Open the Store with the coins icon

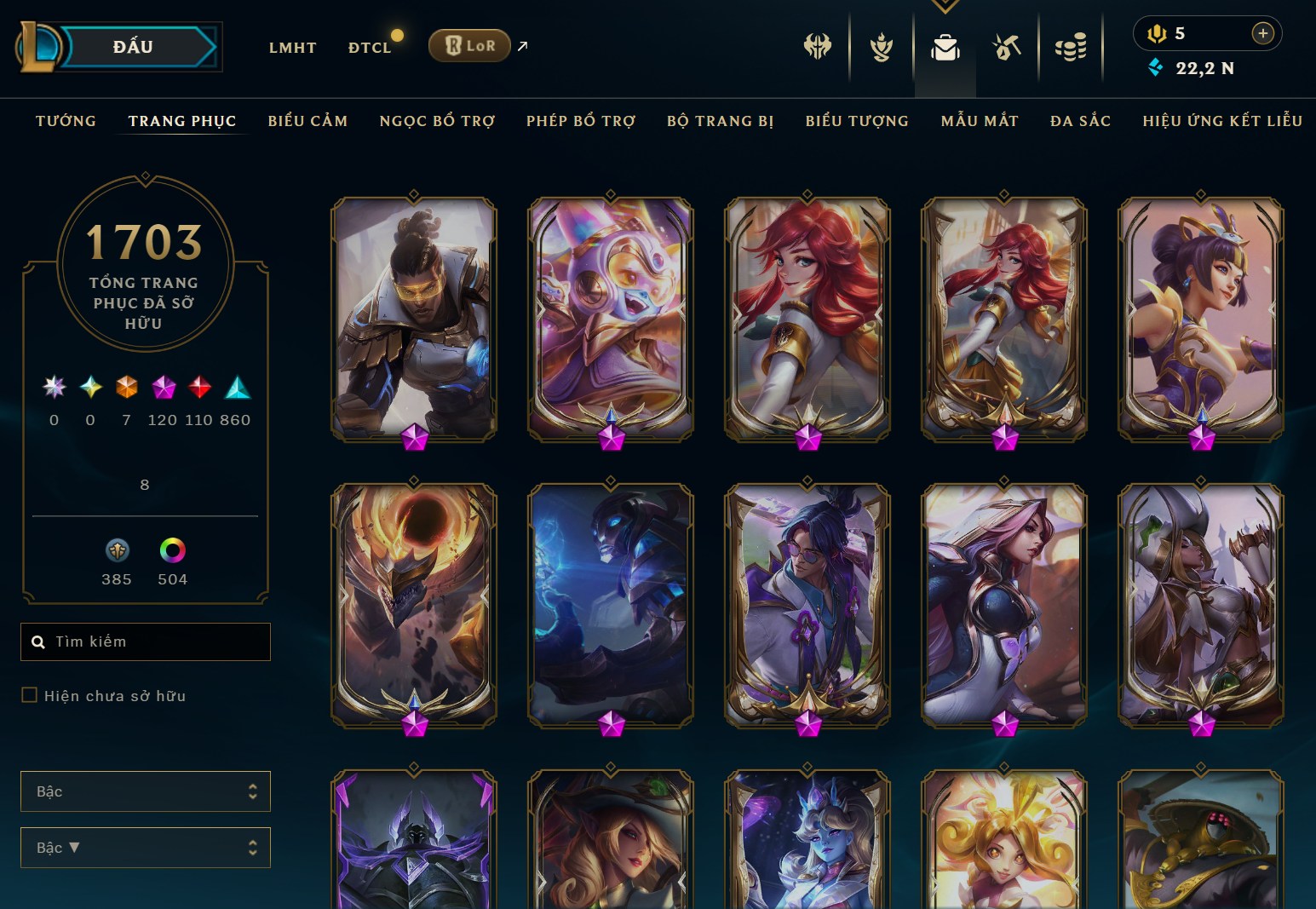click(1071, 49)
